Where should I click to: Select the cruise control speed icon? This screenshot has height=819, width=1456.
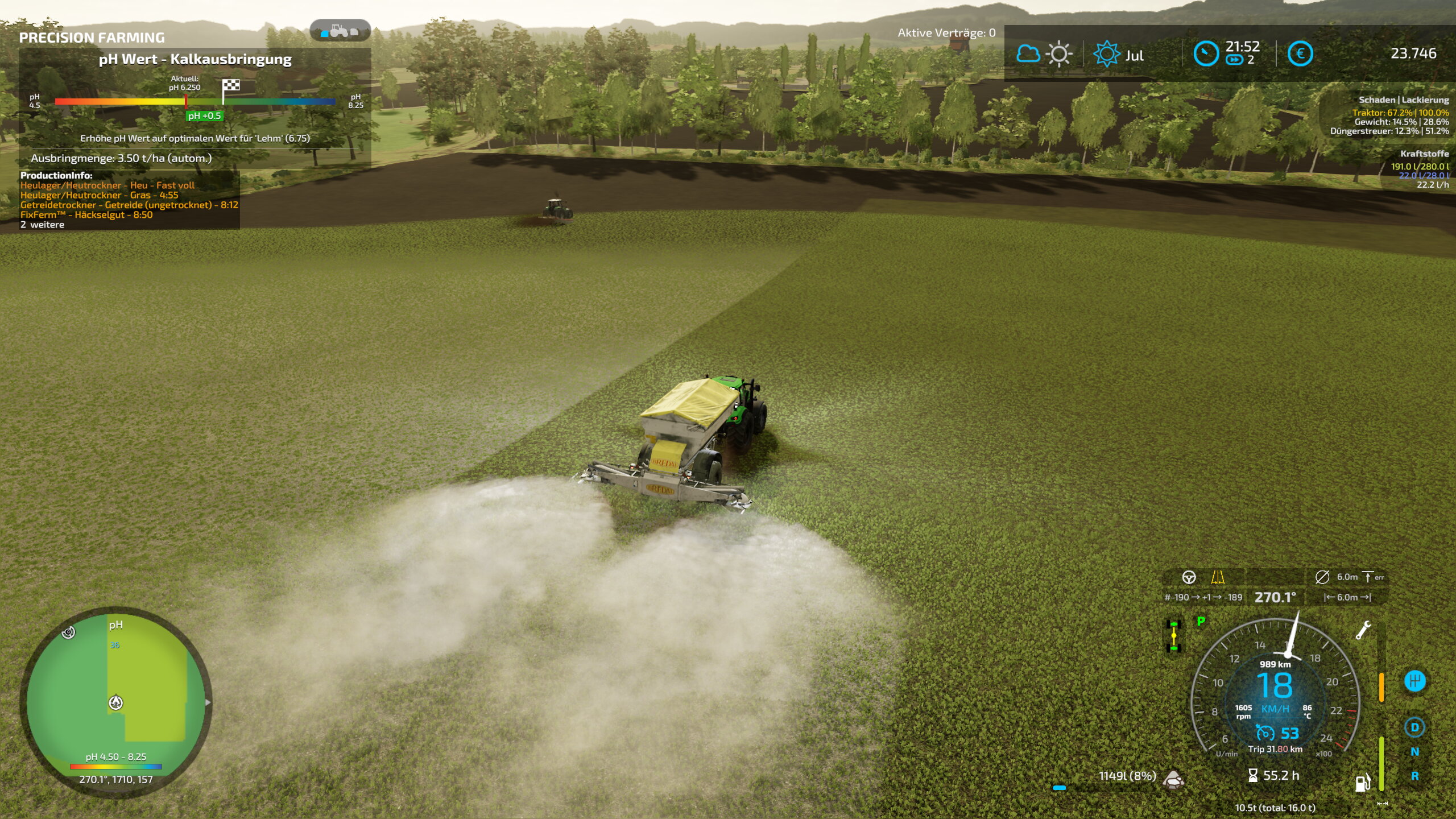pyautogui.click(x=1265, y=733)
